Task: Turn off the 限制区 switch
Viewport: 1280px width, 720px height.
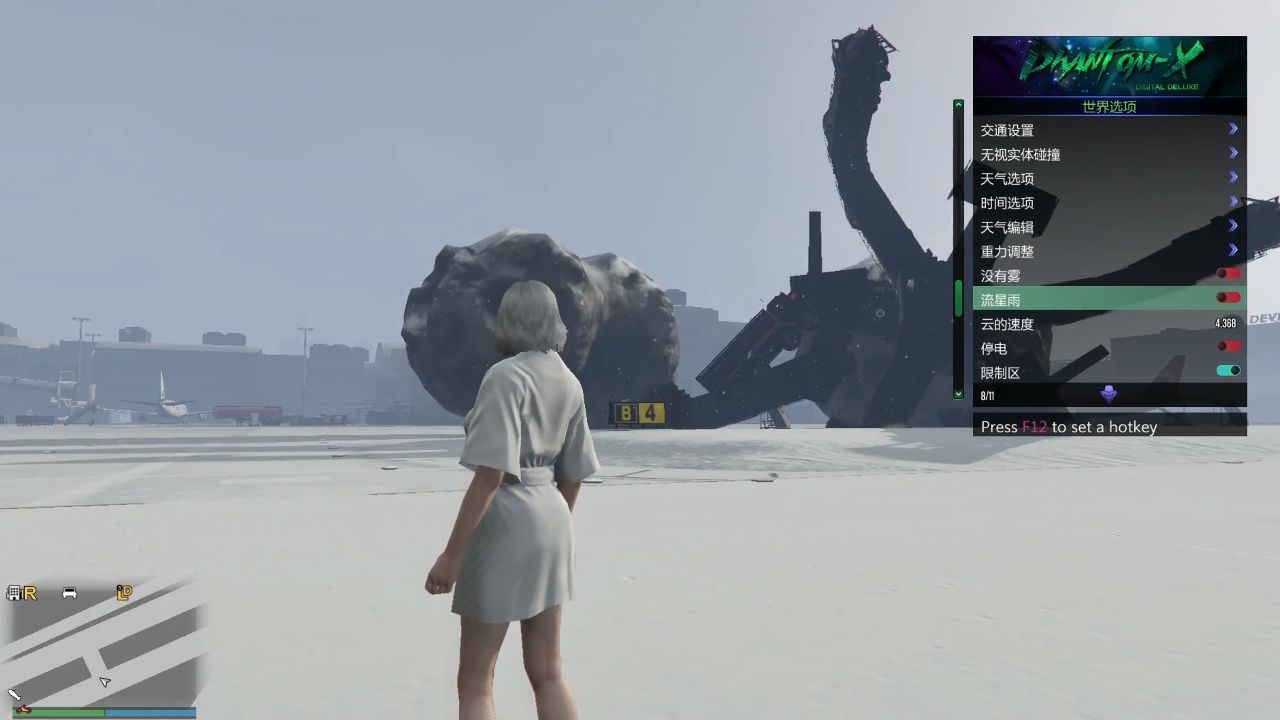Action: 1228,371
